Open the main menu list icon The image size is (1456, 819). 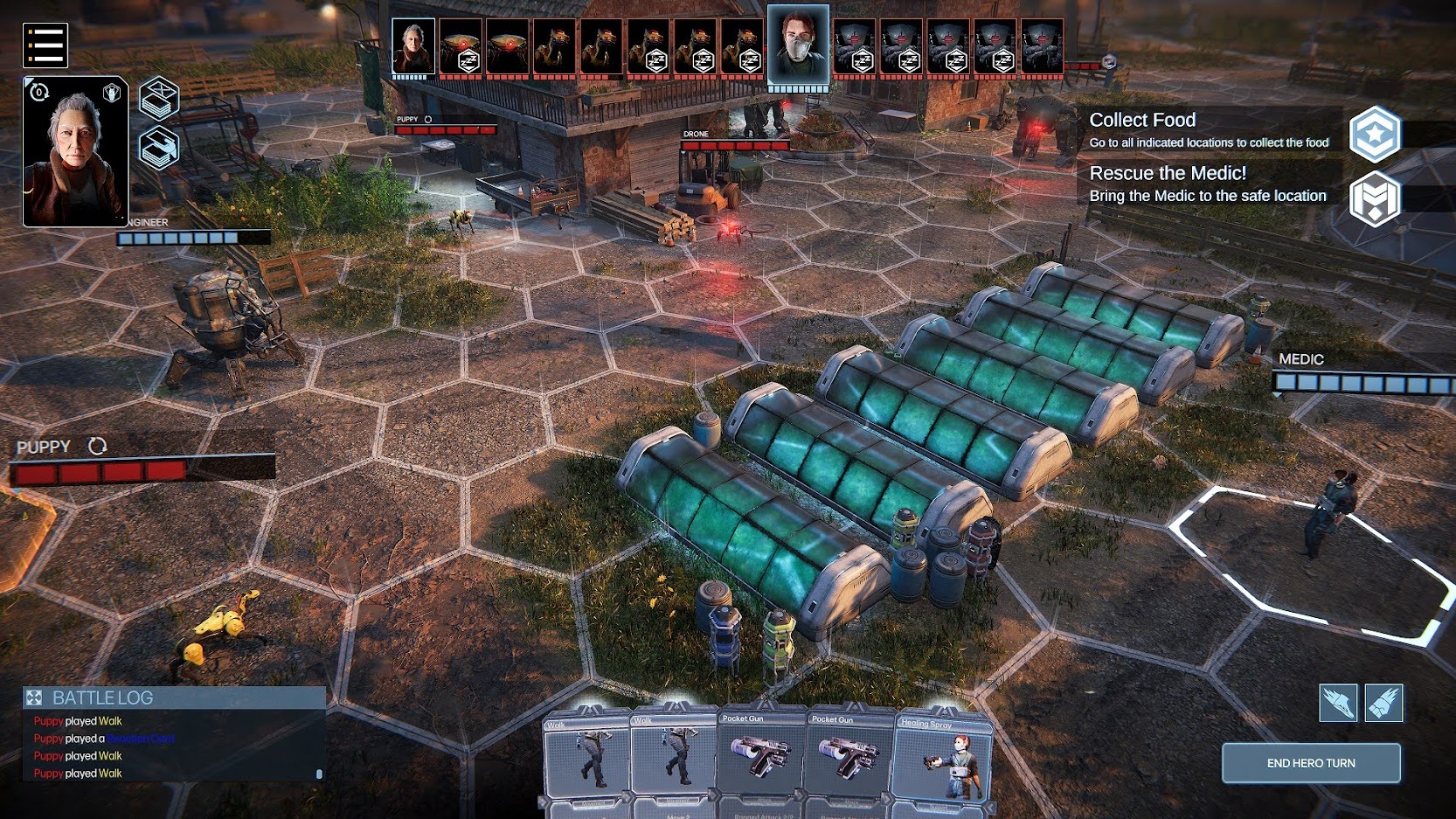[x=45, y=45]
